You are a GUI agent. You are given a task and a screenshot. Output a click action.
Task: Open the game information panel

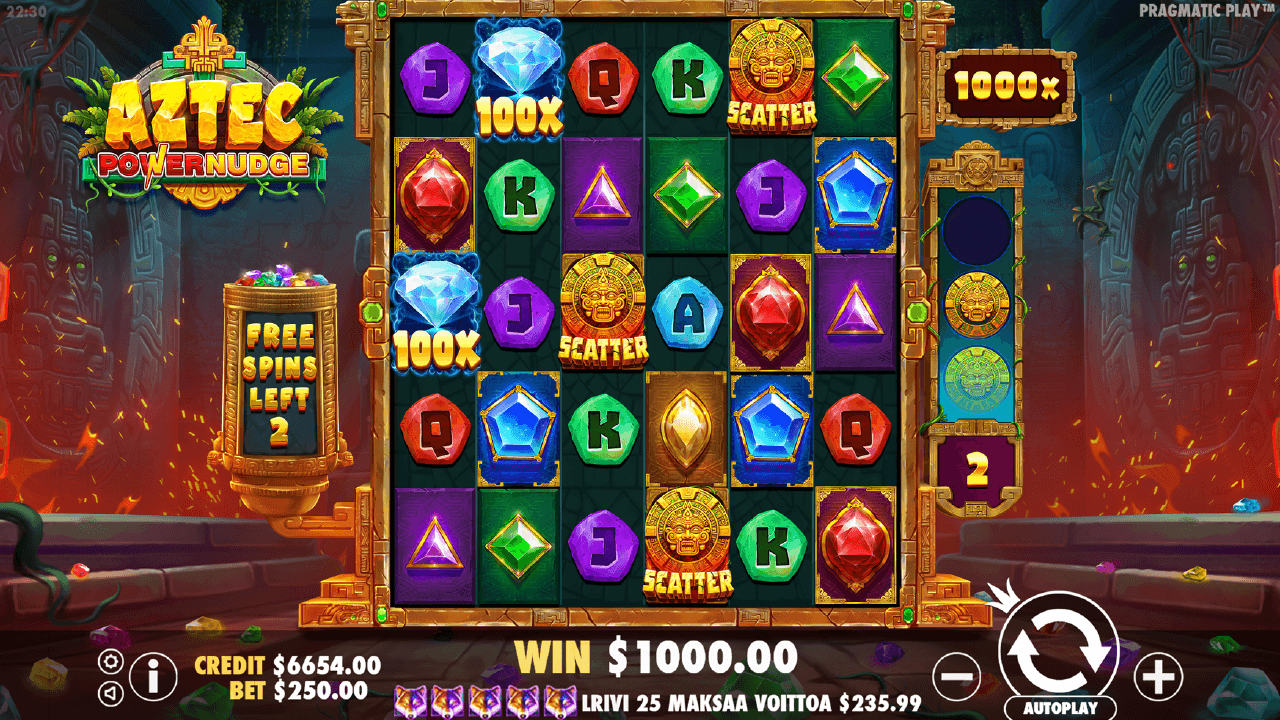[153, 675]
